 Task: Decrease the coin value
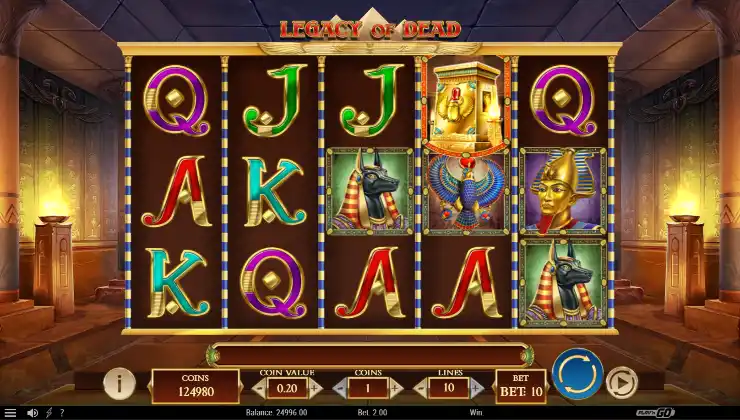click(x=259, y=386)
